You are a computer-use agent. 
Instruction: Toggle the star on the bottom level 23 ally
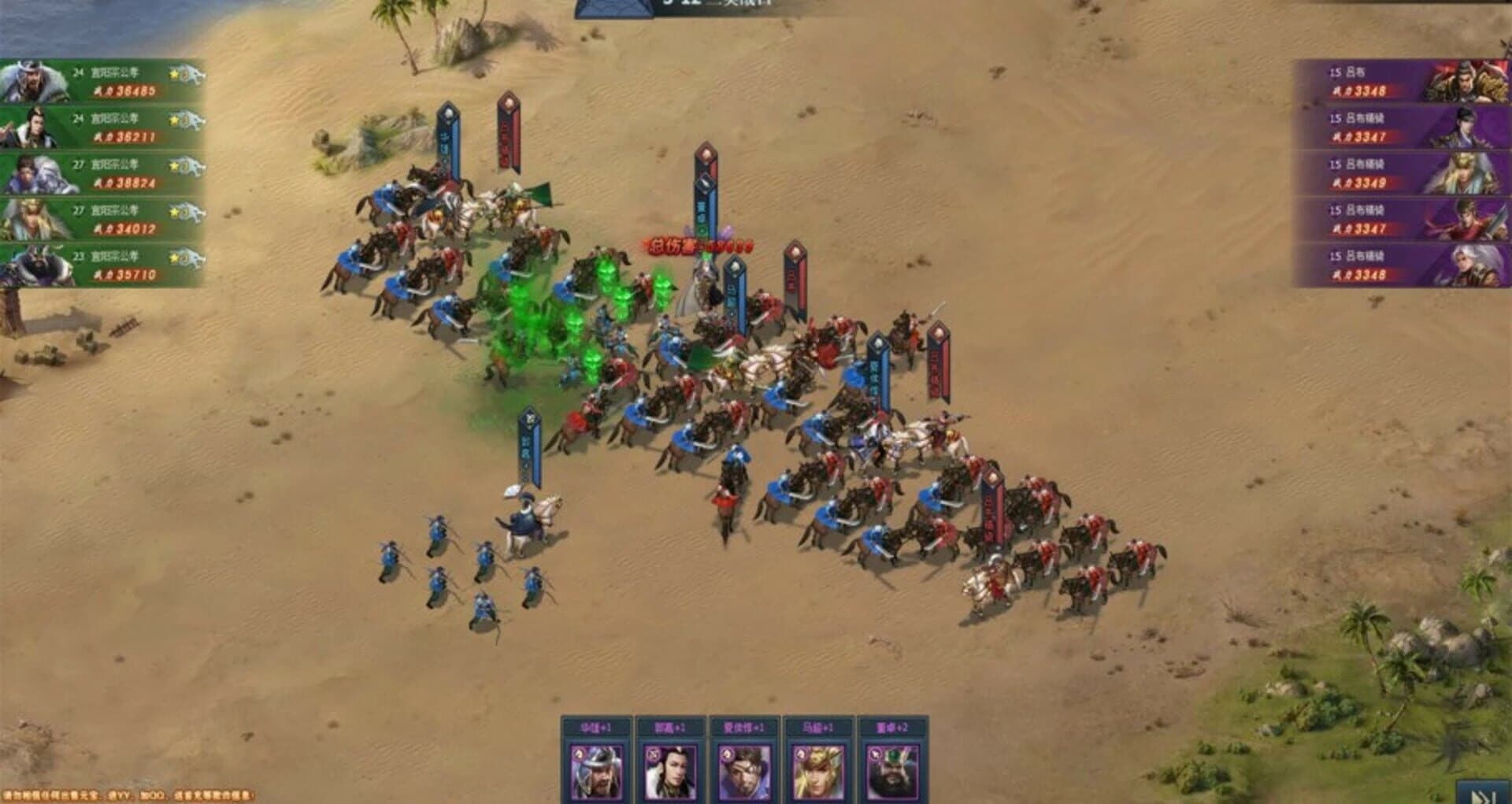174,258
